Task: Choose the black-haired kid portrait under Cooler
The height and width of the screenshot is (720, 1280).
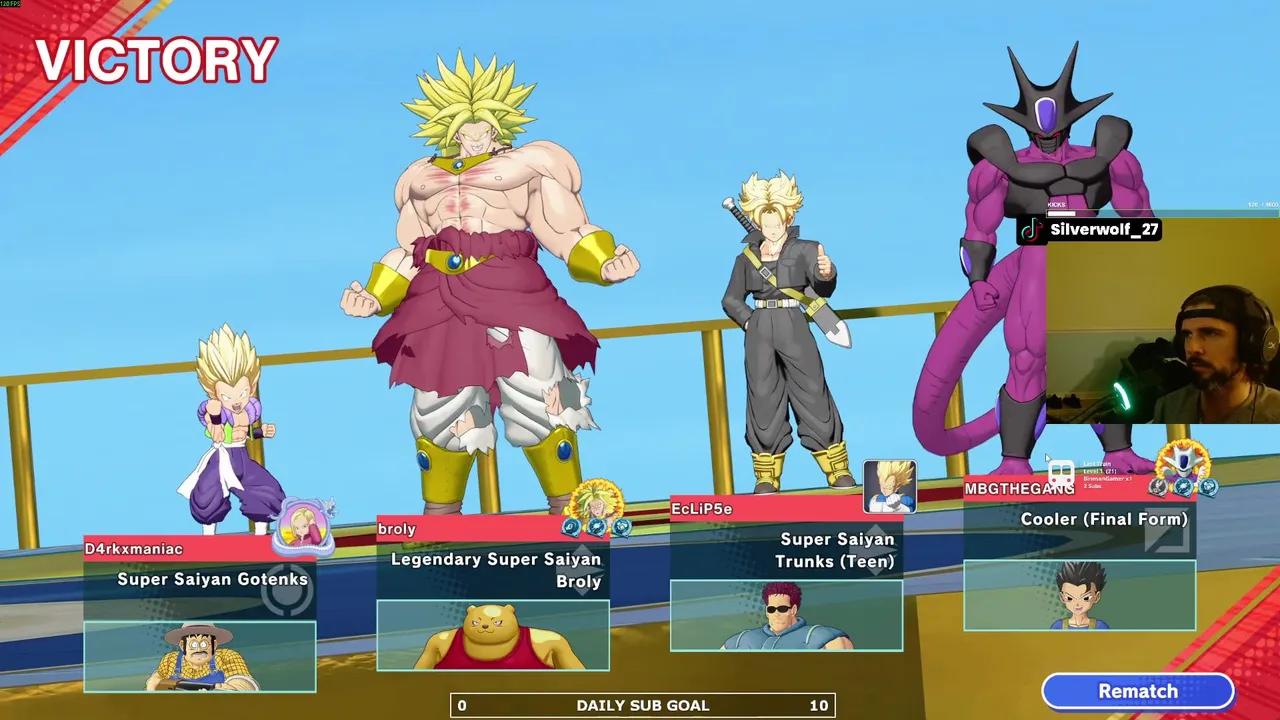Action: tap(1079, 596)
